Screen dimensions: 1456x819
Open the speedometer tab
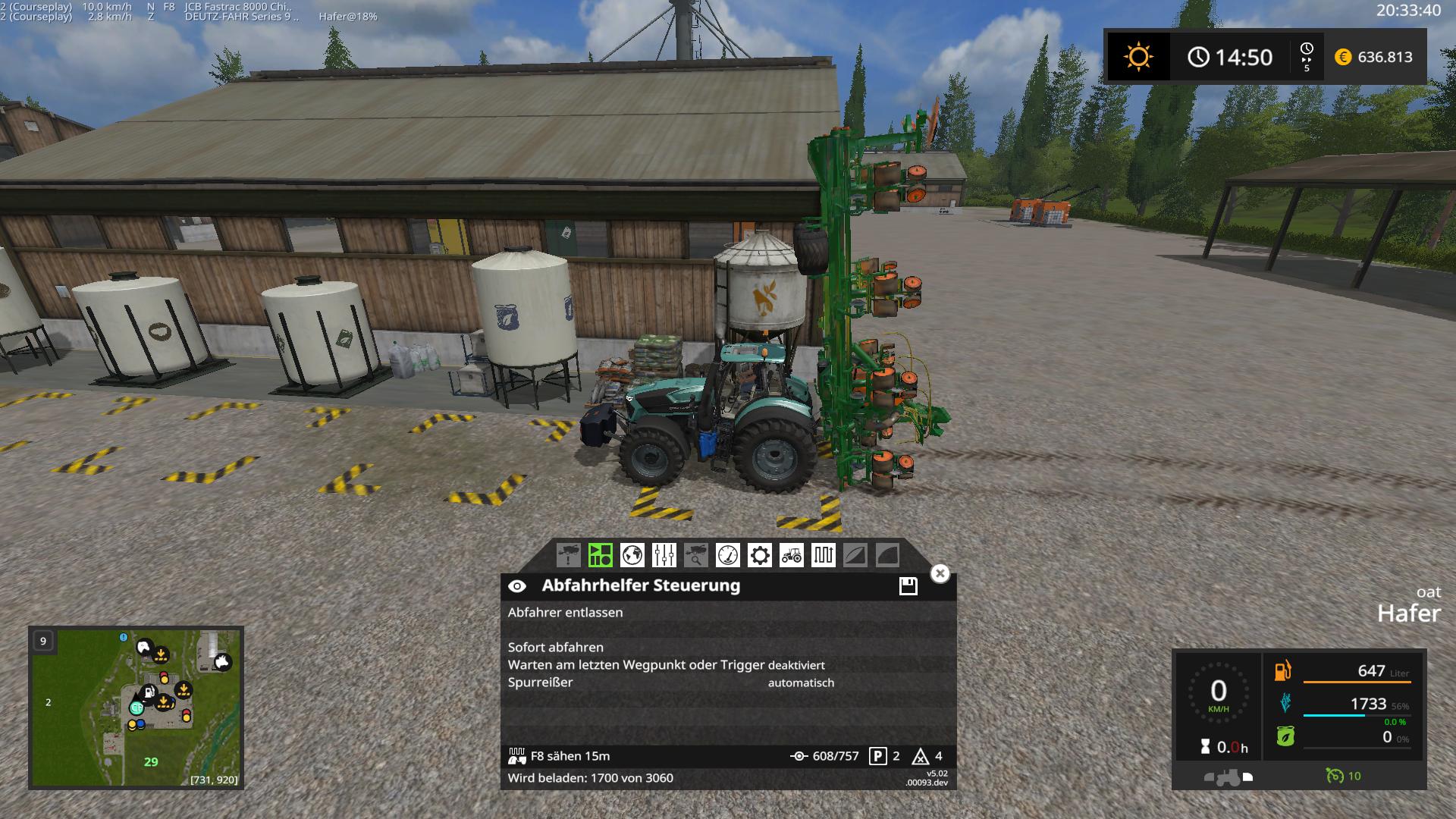click(727, 555)
